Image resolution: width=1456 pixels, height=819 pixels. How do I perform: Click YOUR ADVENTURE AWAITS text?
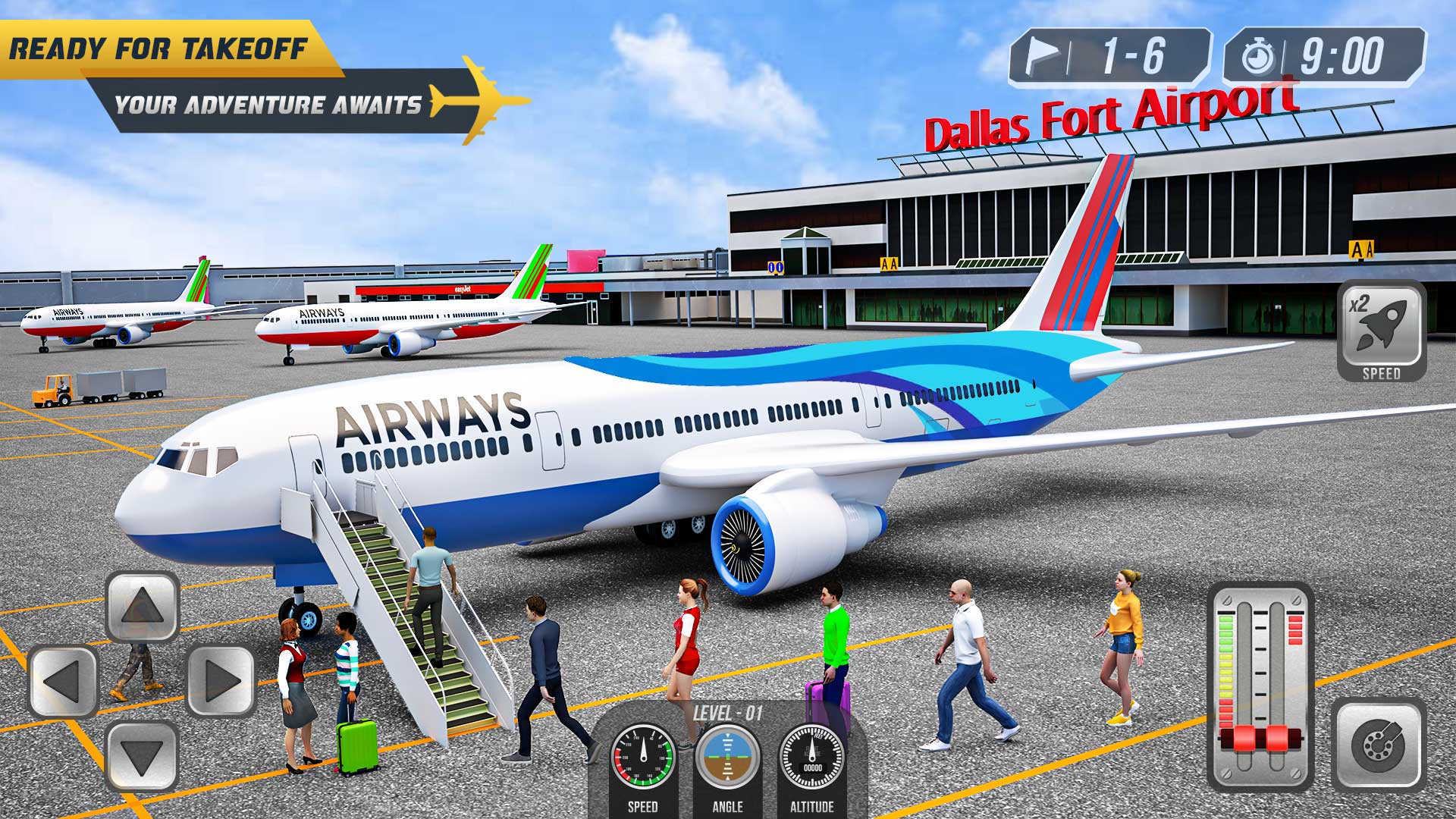click(x=269, y=101)
